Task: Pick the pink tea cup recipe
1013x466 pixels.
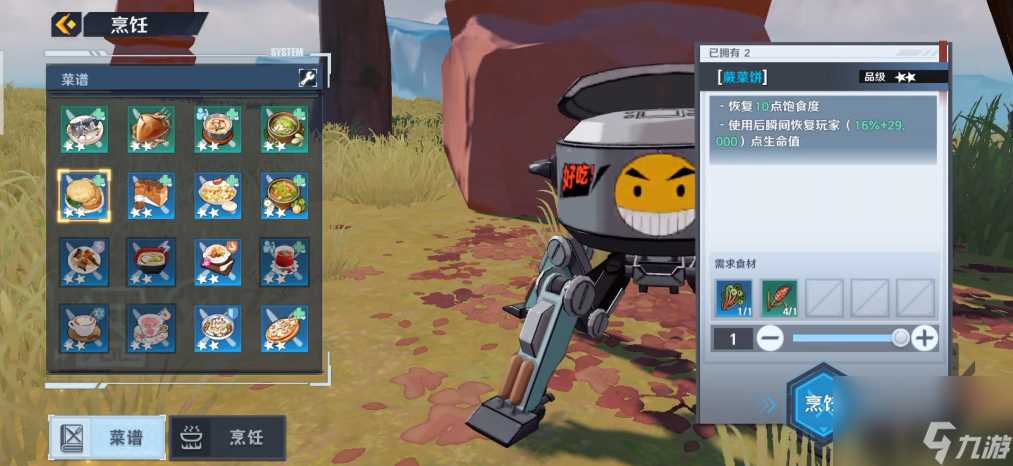Action: [151, 327]
